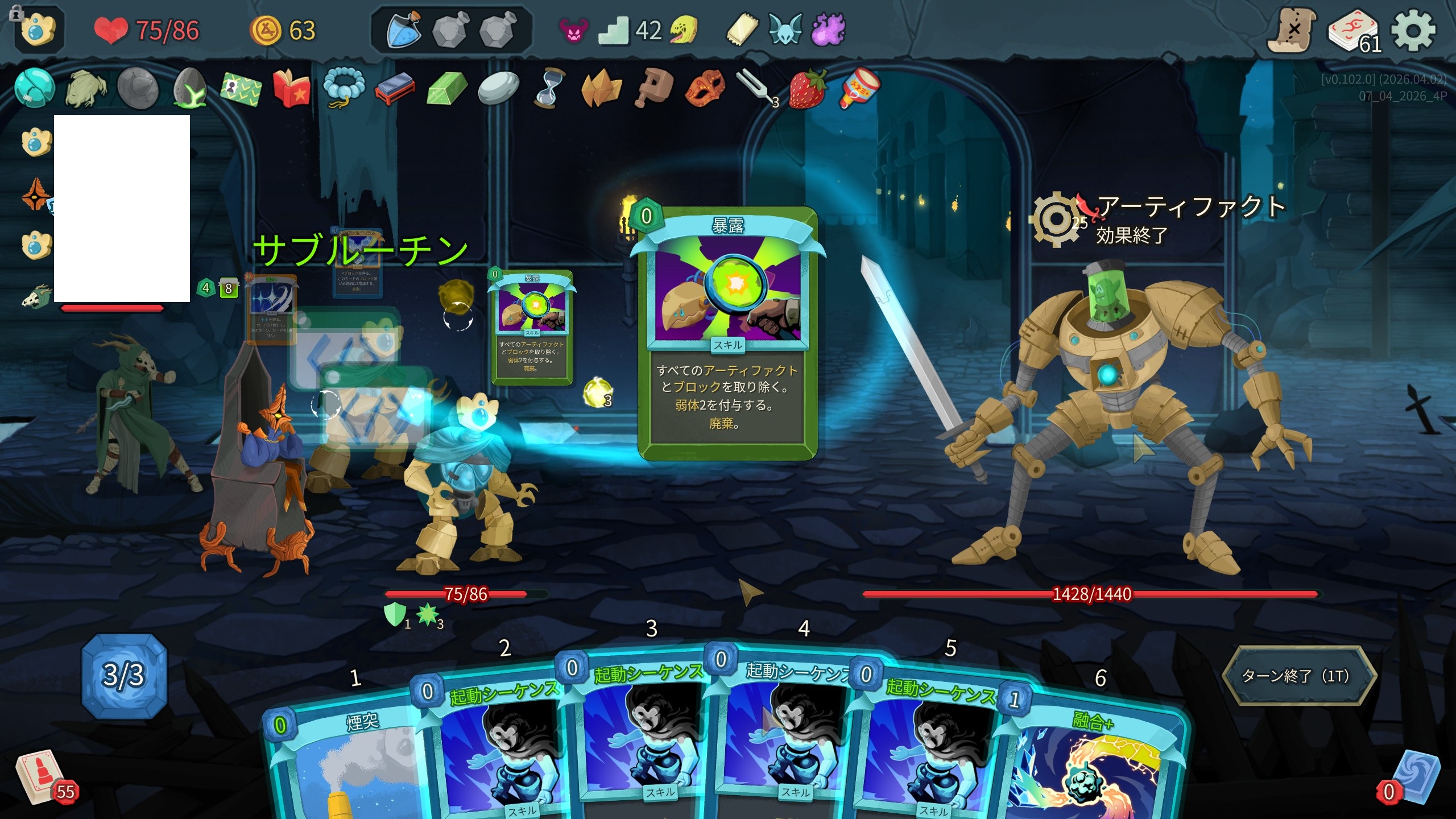Inspect the orange mask relic
This screenshot has width=1456, height=819.
point(704,88)
